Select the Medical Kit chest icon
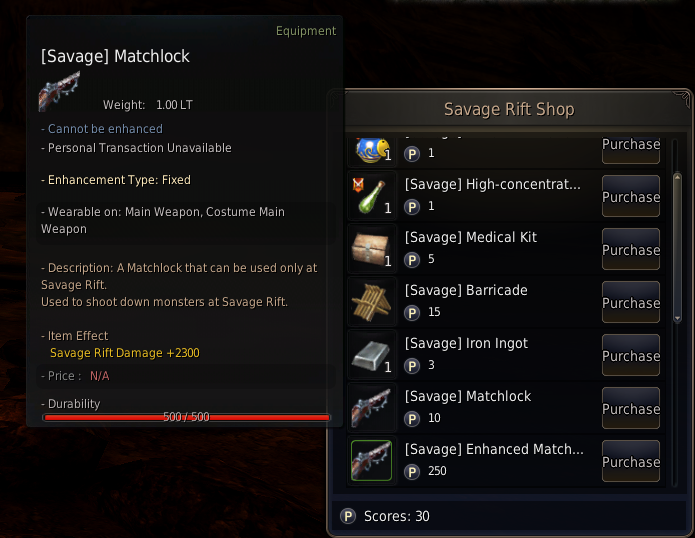 [371, 249]
